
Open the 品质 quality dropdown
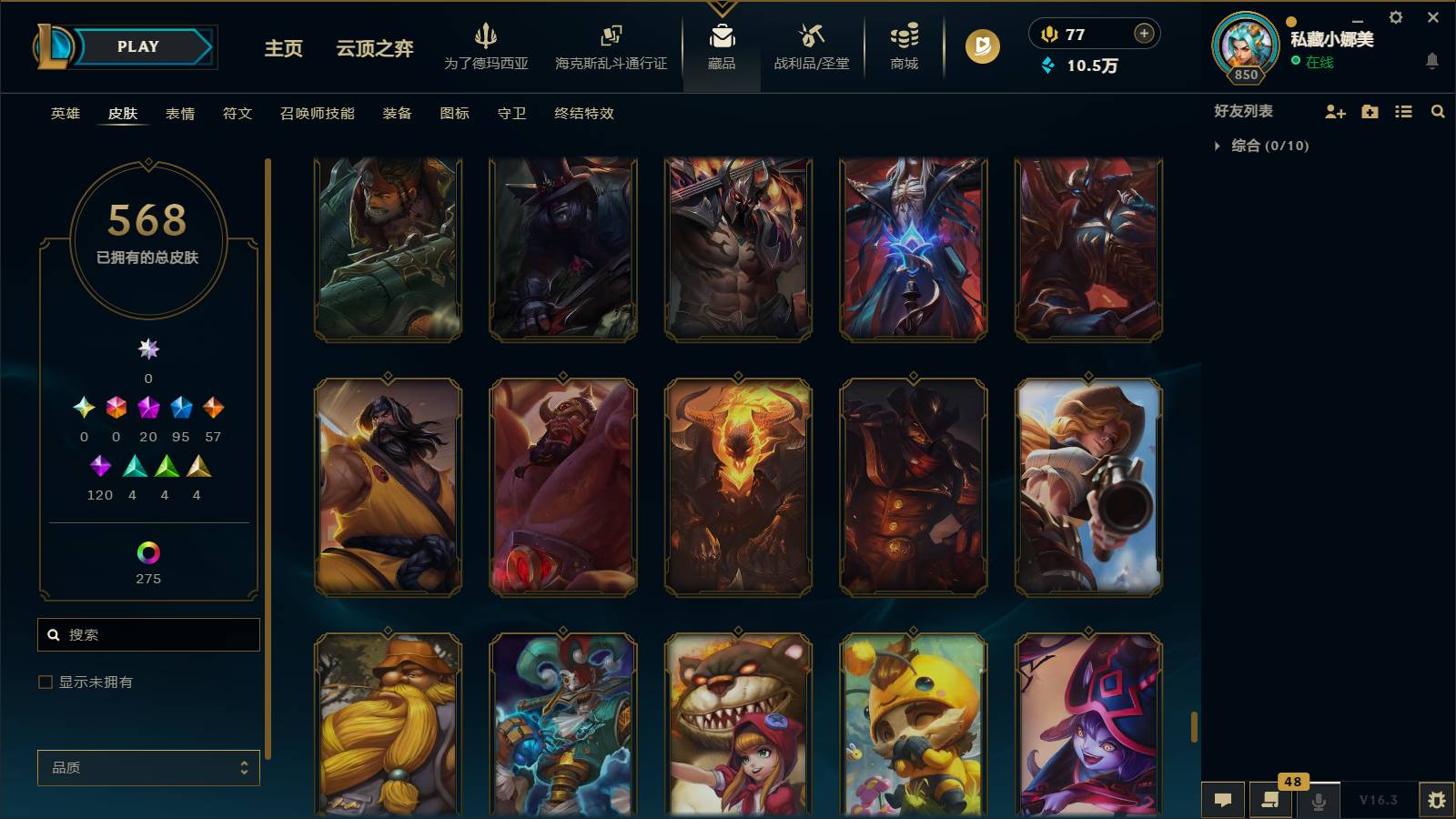pyautogui.click(x=148, y=767)
